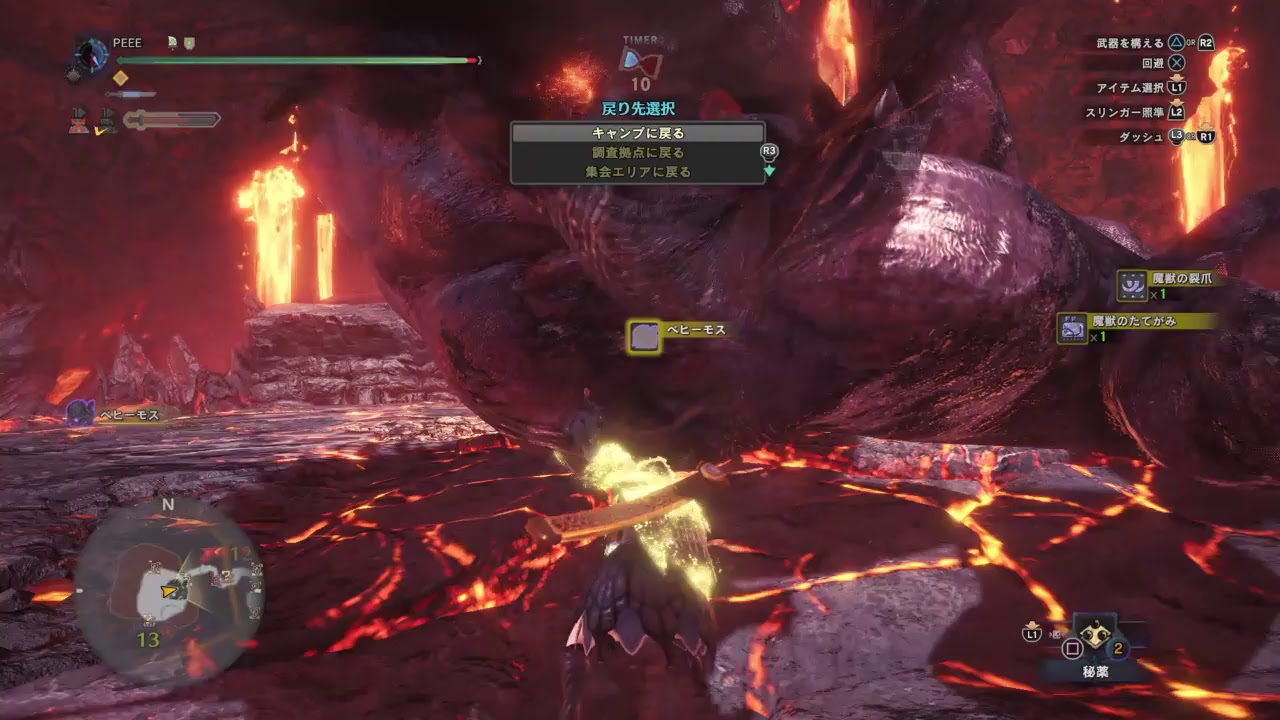Click the kinsect weapon icon under the health bar
This screenshot has height=720, width=1280.
(128, 94)
